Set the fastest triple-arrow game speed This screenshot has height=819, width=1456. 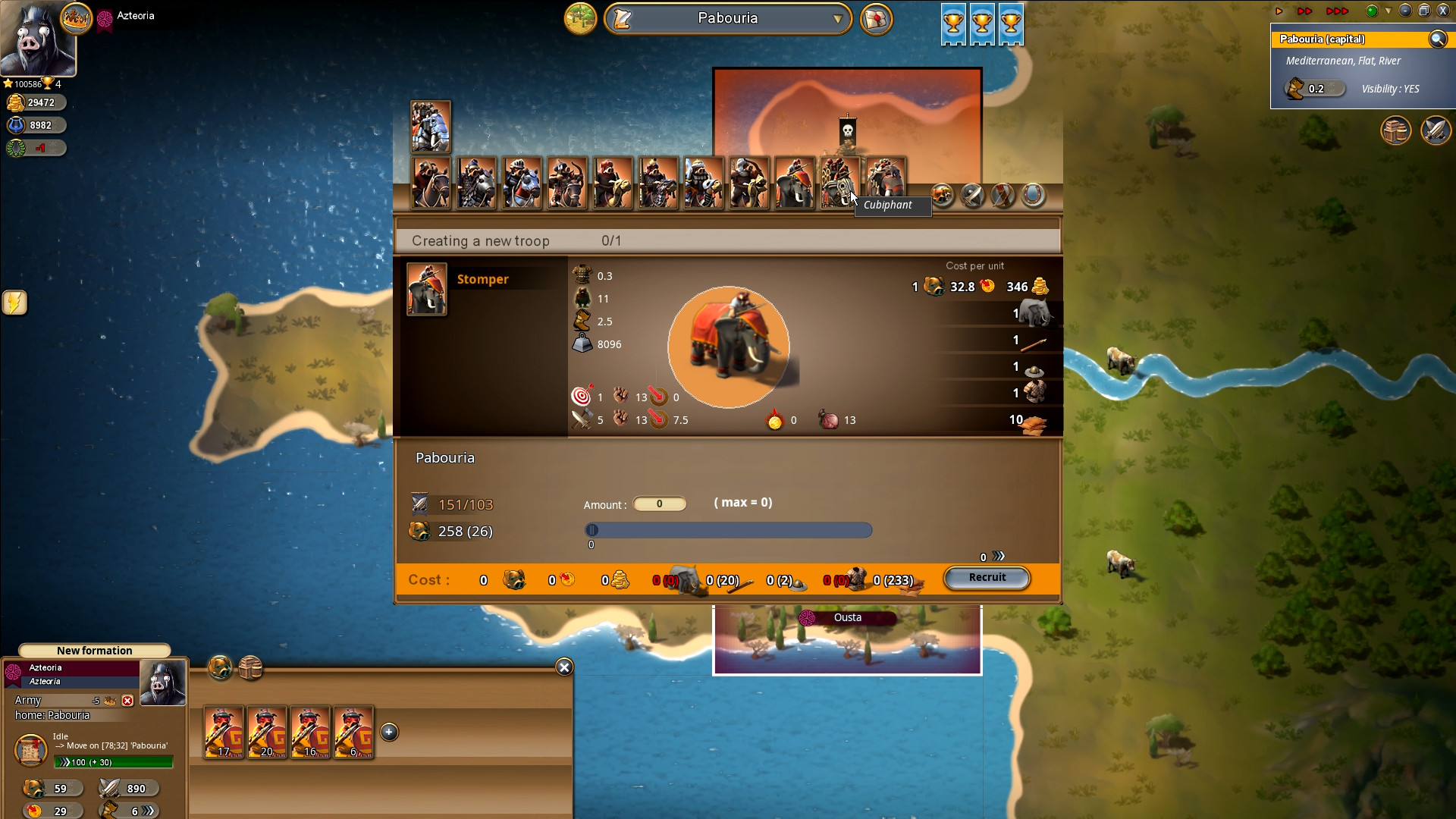1336,11
